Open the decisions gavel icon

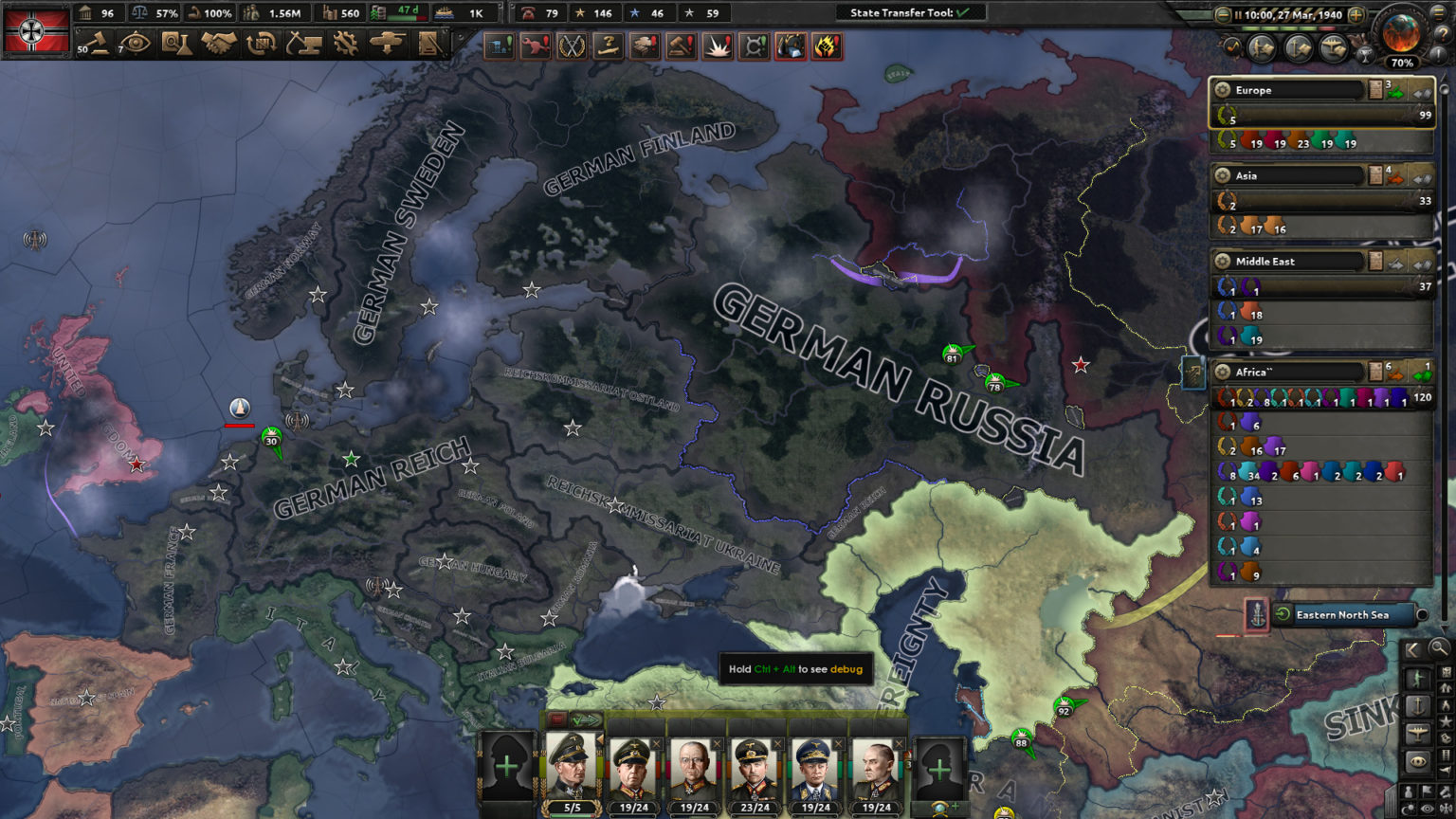[99, 45]
